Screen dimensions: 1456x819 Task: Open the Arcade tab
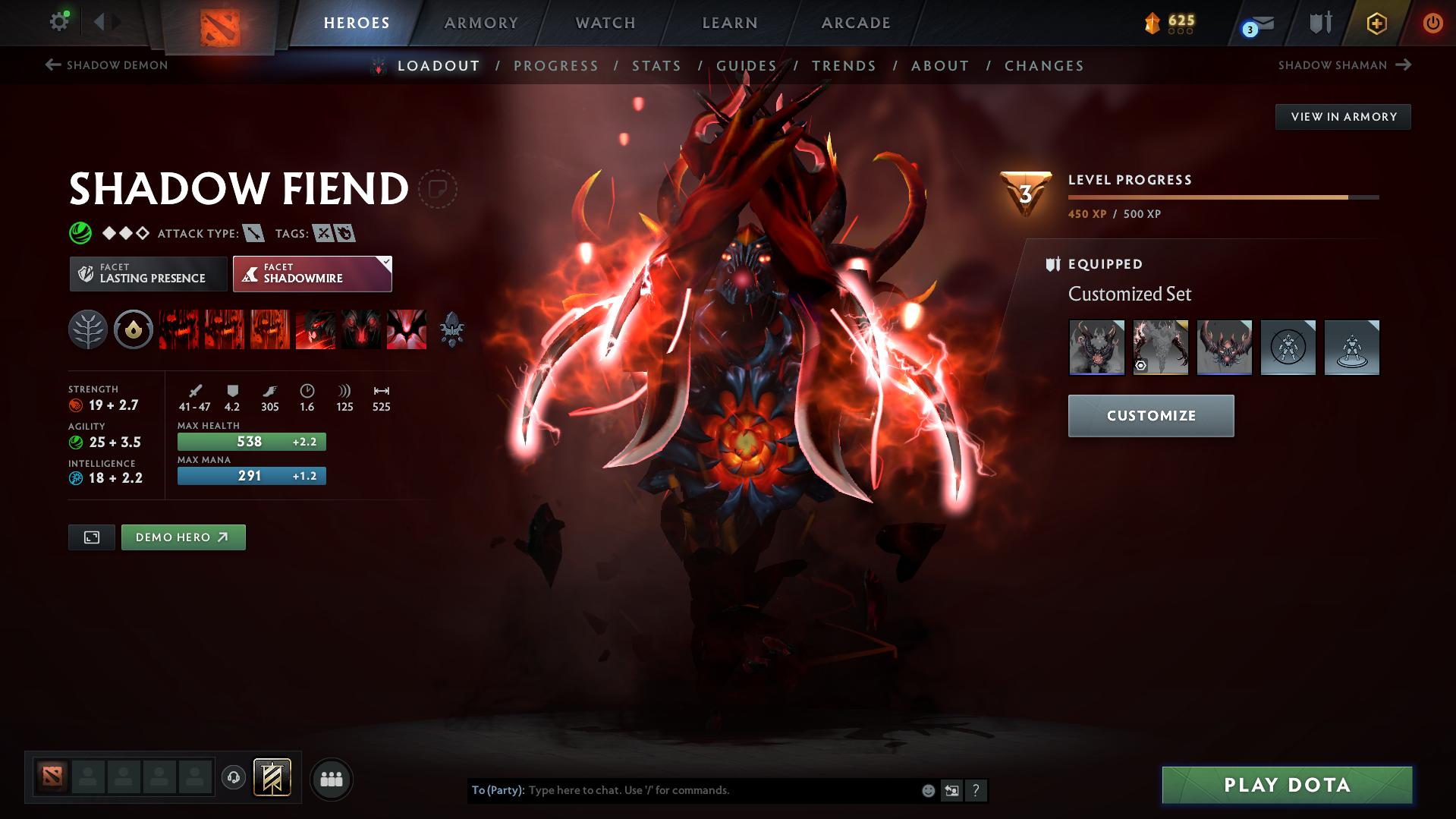(856, 23)
